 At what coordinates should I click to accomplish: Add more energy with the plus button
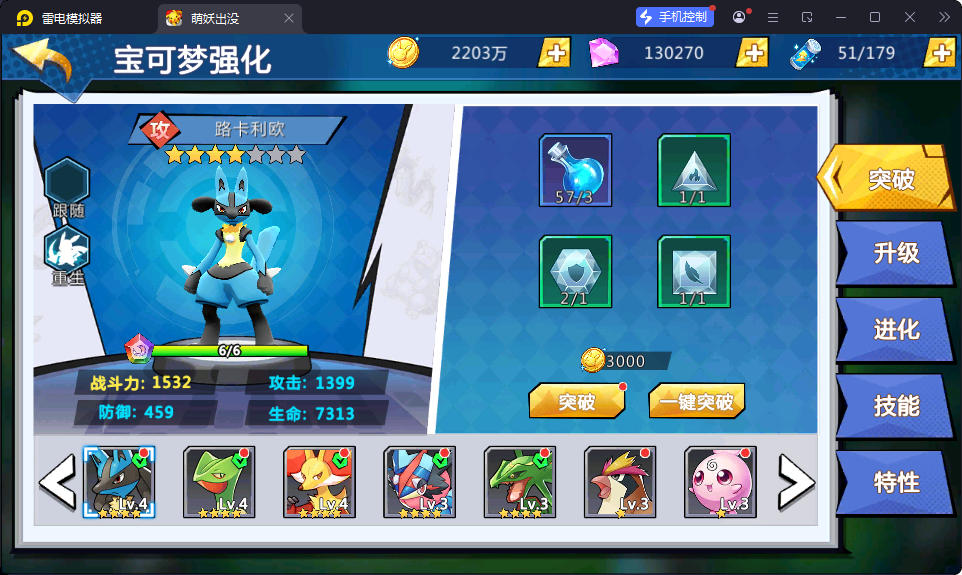940,53
